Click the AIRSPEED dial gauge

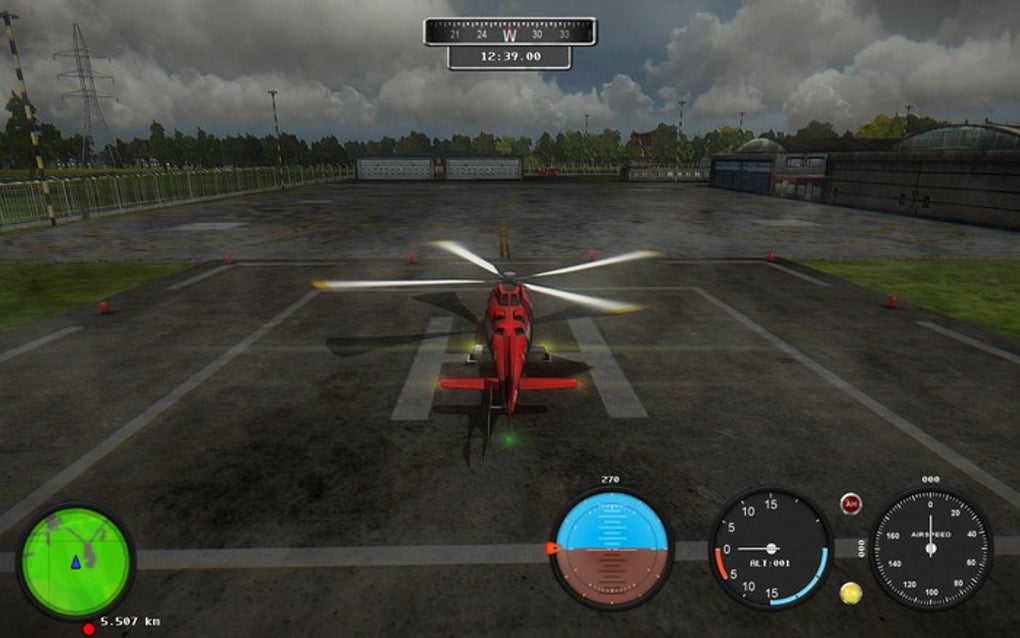tap(930, 548)
